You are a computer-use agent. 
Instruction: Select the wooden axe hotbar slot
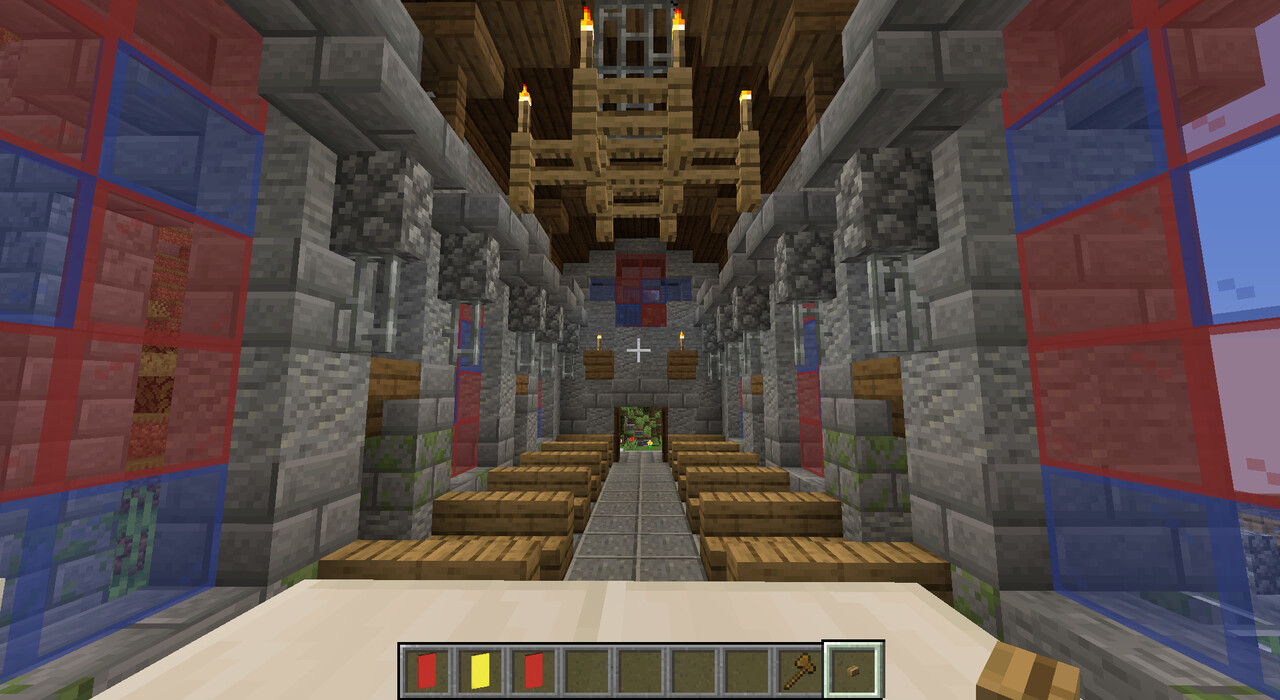[x=800, y=670]
